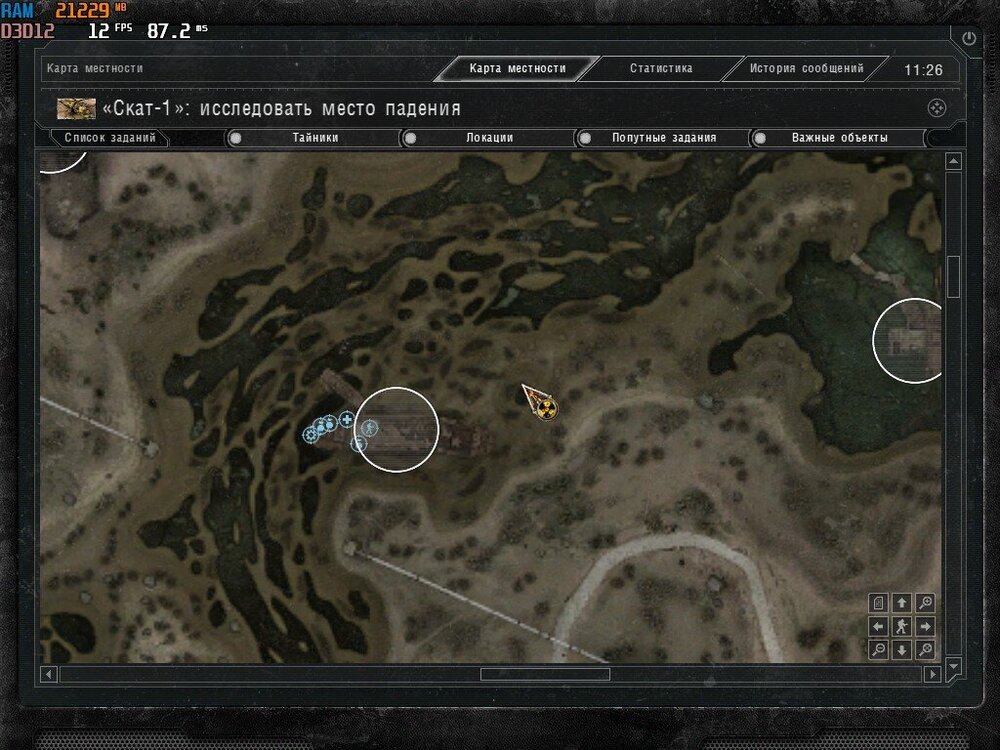This screenshot has height=750, width=1000.
Task: Pan the map right with the arrow button
Action: coord(926,627)
